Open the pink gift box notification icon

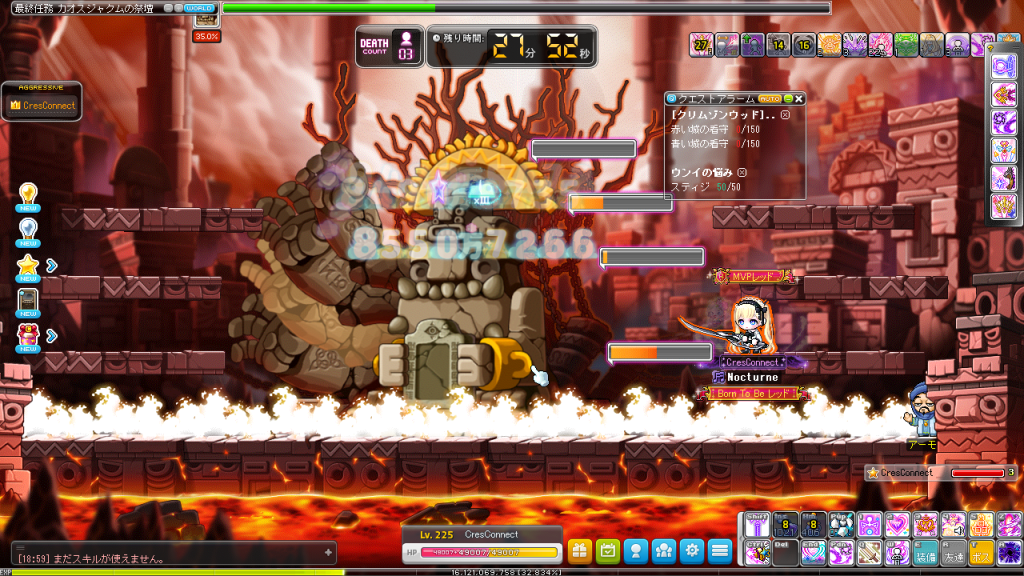coord(29,336)
